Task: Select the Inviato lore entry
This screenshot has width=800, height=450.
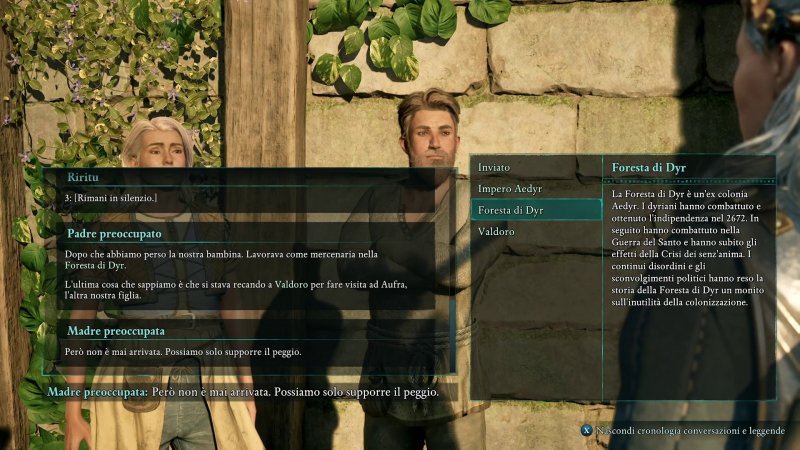Action: [535, 166]
